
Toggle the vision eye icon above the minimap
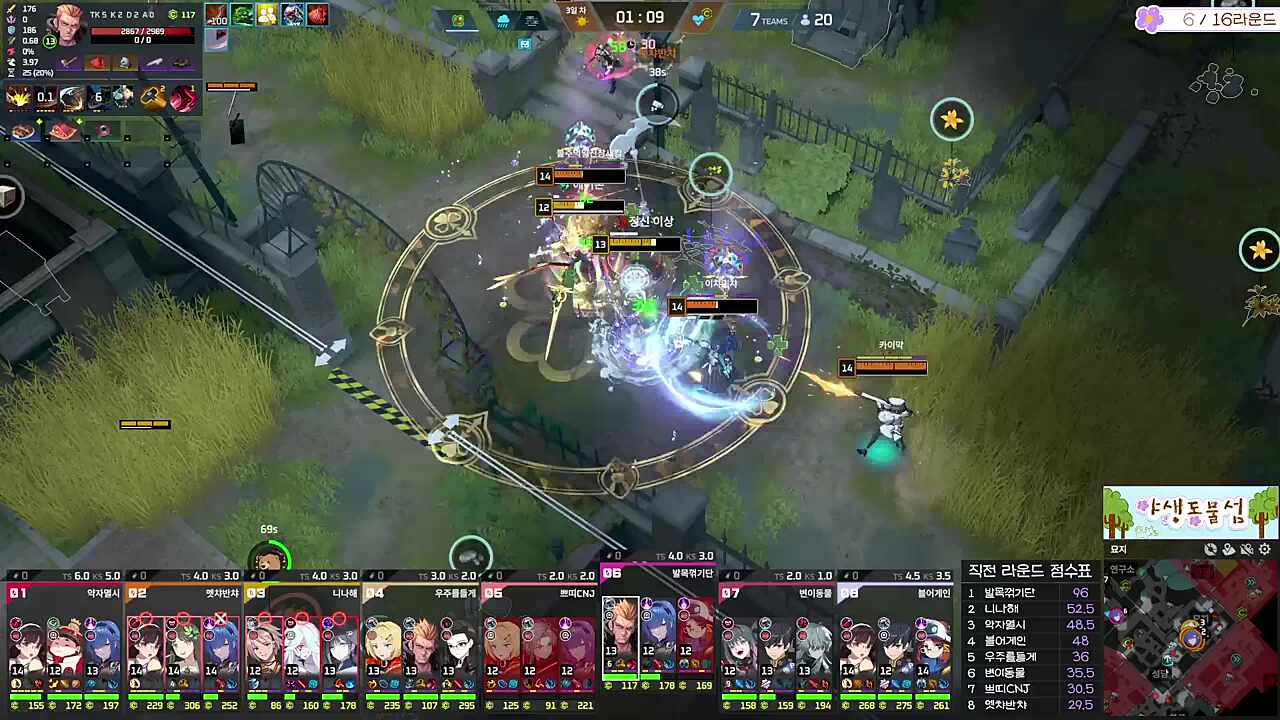[x=1246, y=549]
